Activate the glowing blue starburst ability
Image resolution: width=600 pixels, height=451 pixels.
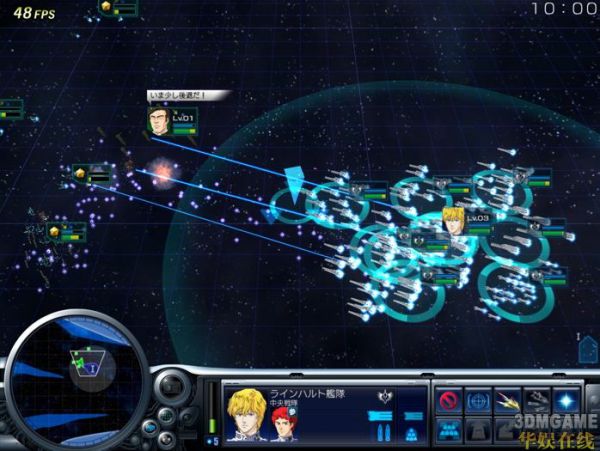[569, 401]
